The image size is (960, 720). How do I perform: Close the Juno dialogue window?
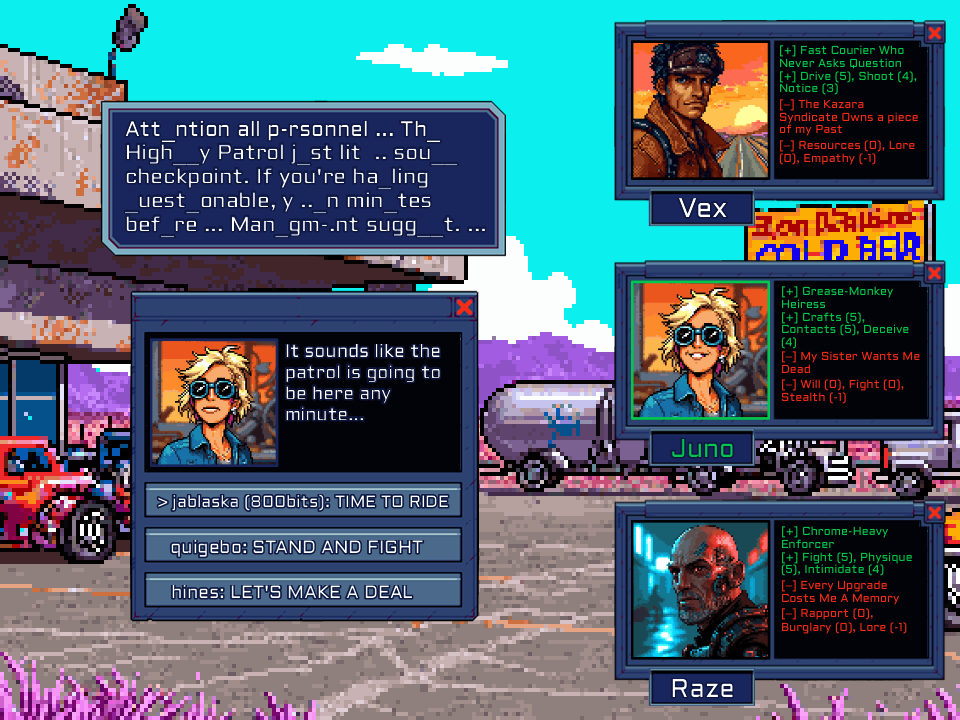coord(464,307)
